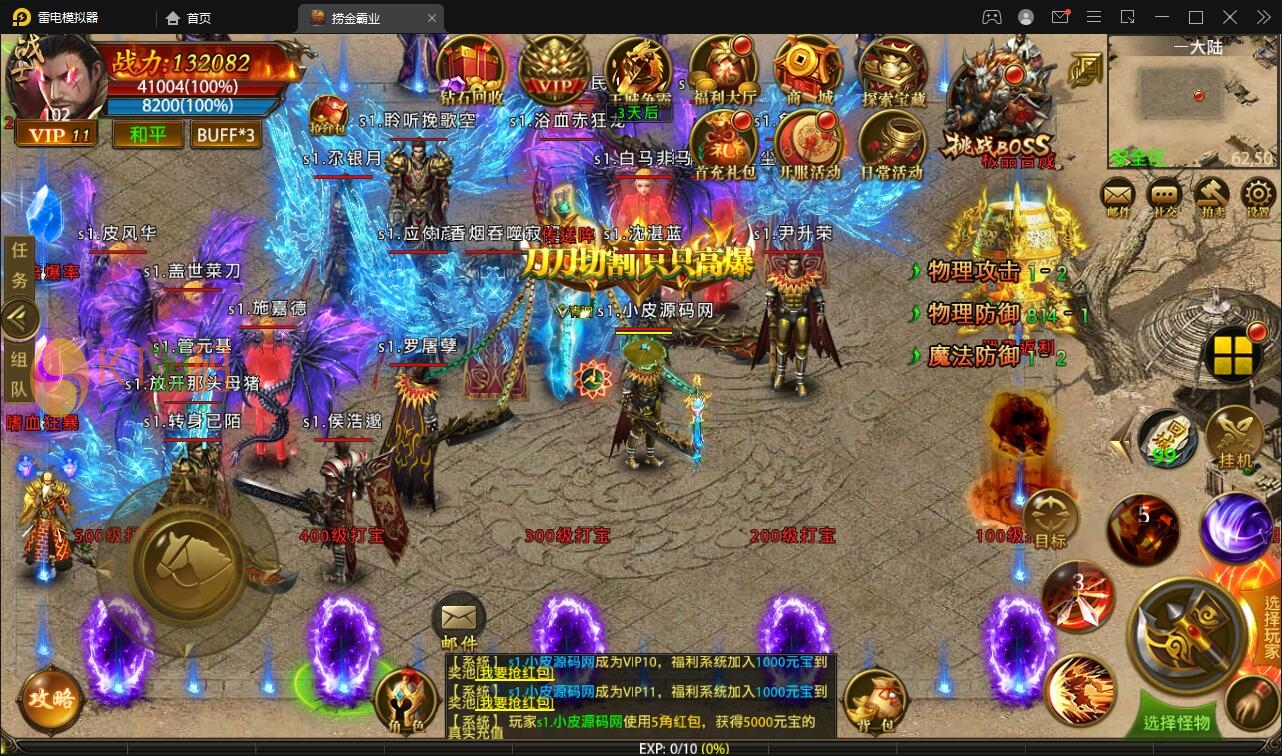Viewport: 1282px width, 756px height.
Task: Open the 探索宝藏 treasure hunt
Action: [x=893, y=70]
